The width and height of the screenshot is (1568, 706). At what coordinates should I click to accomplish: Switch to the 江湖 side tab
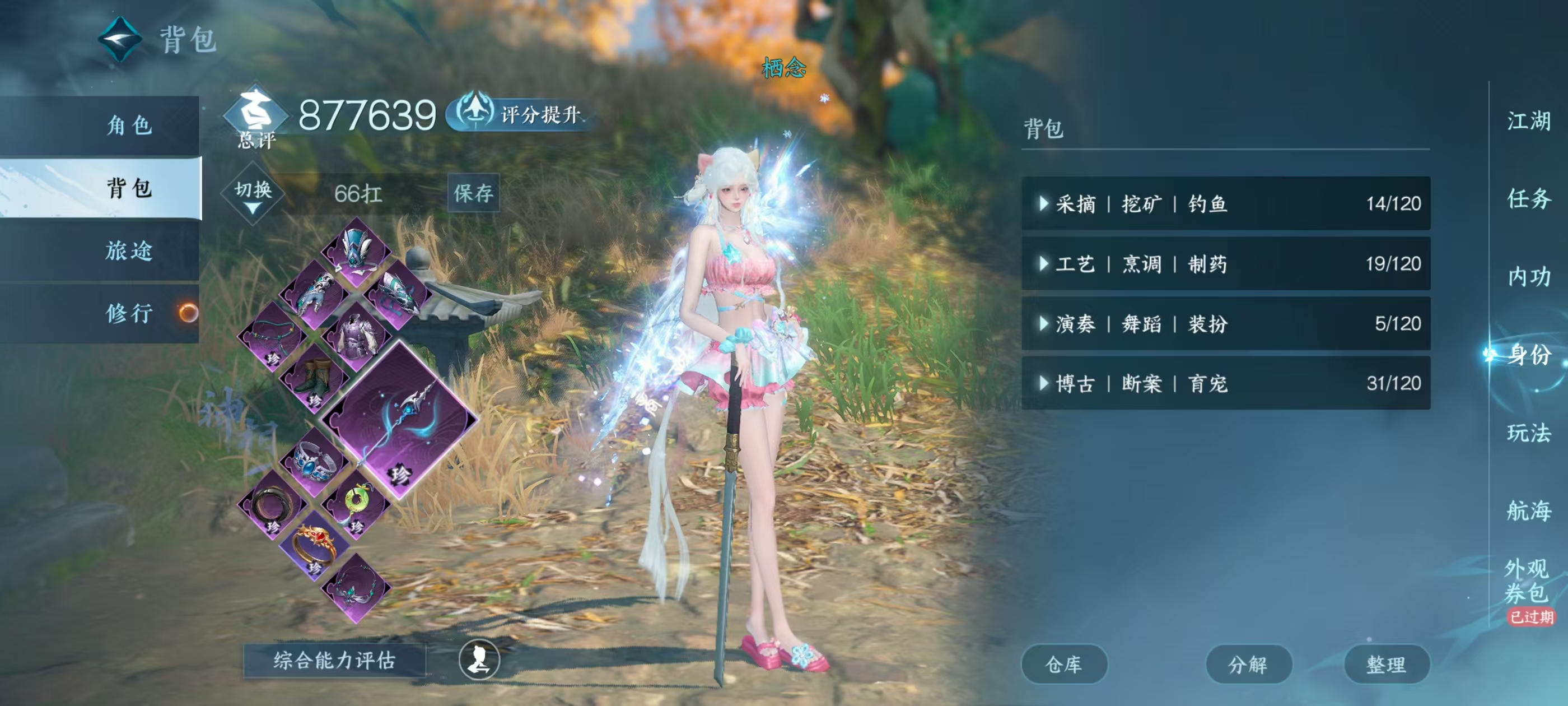coord(1528,120)
